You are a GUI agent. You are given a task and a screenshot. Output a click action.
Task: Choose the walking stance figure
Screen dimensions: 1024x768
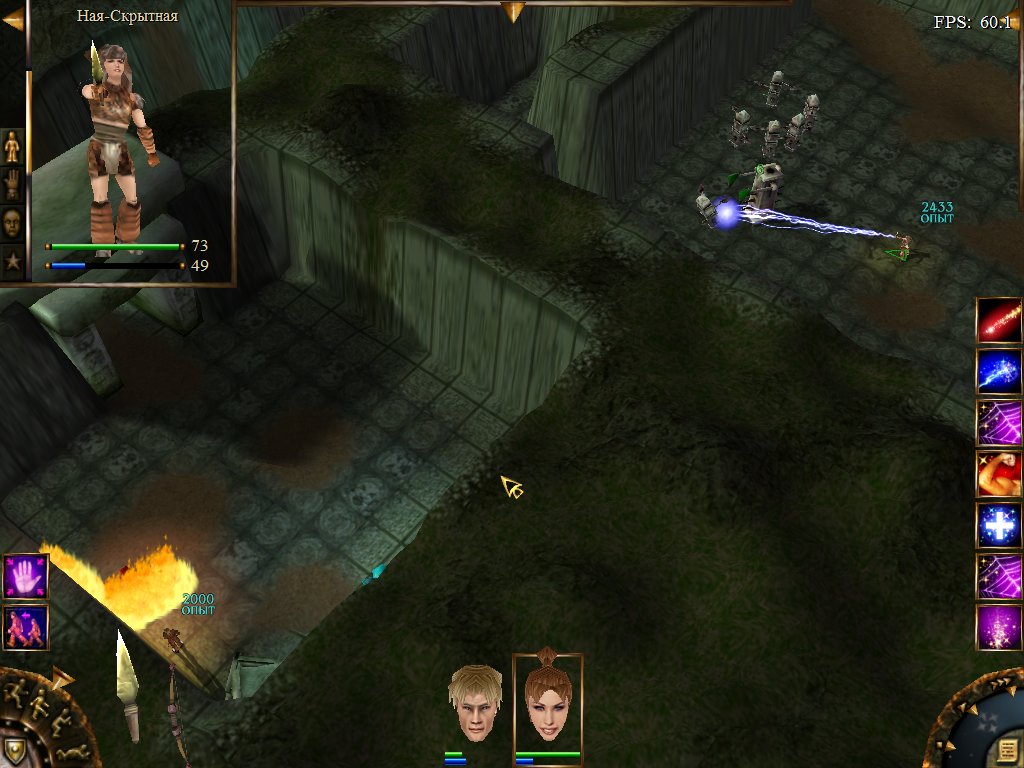point(38,706)
